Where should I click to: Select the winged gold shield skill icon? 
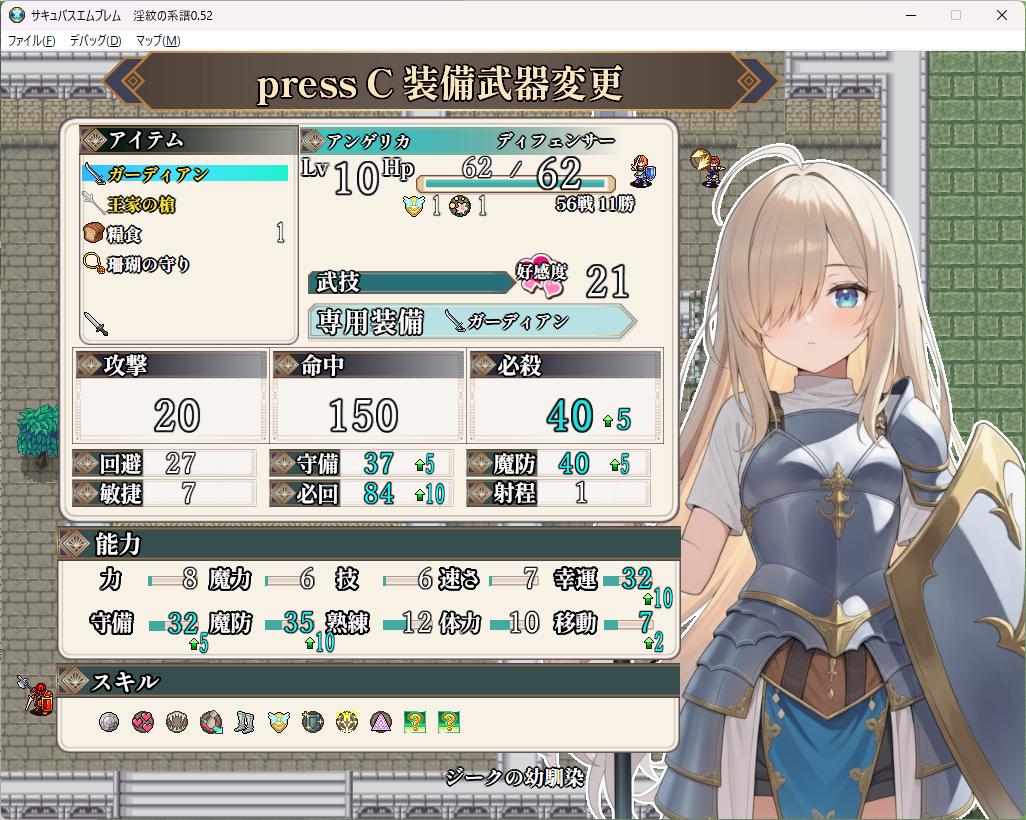tap(279, 721)
